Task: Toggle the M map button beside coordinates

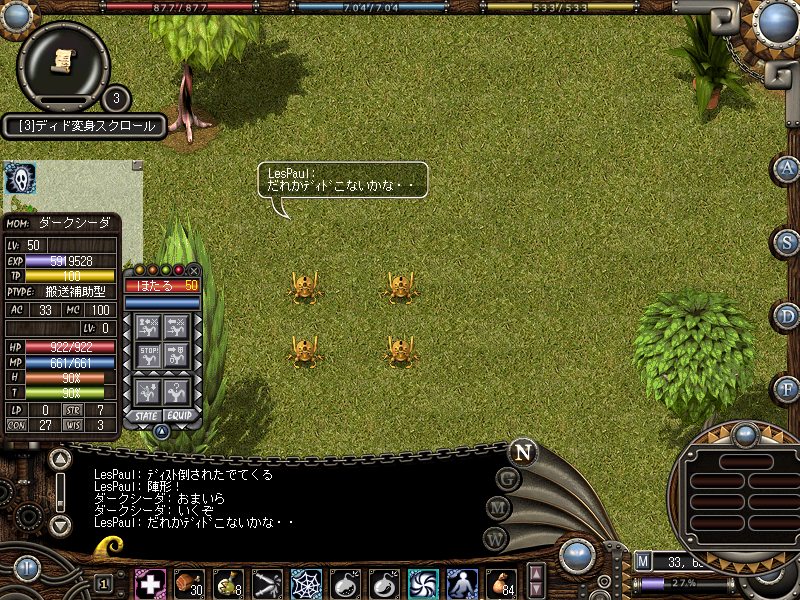Action: point(643,560)
